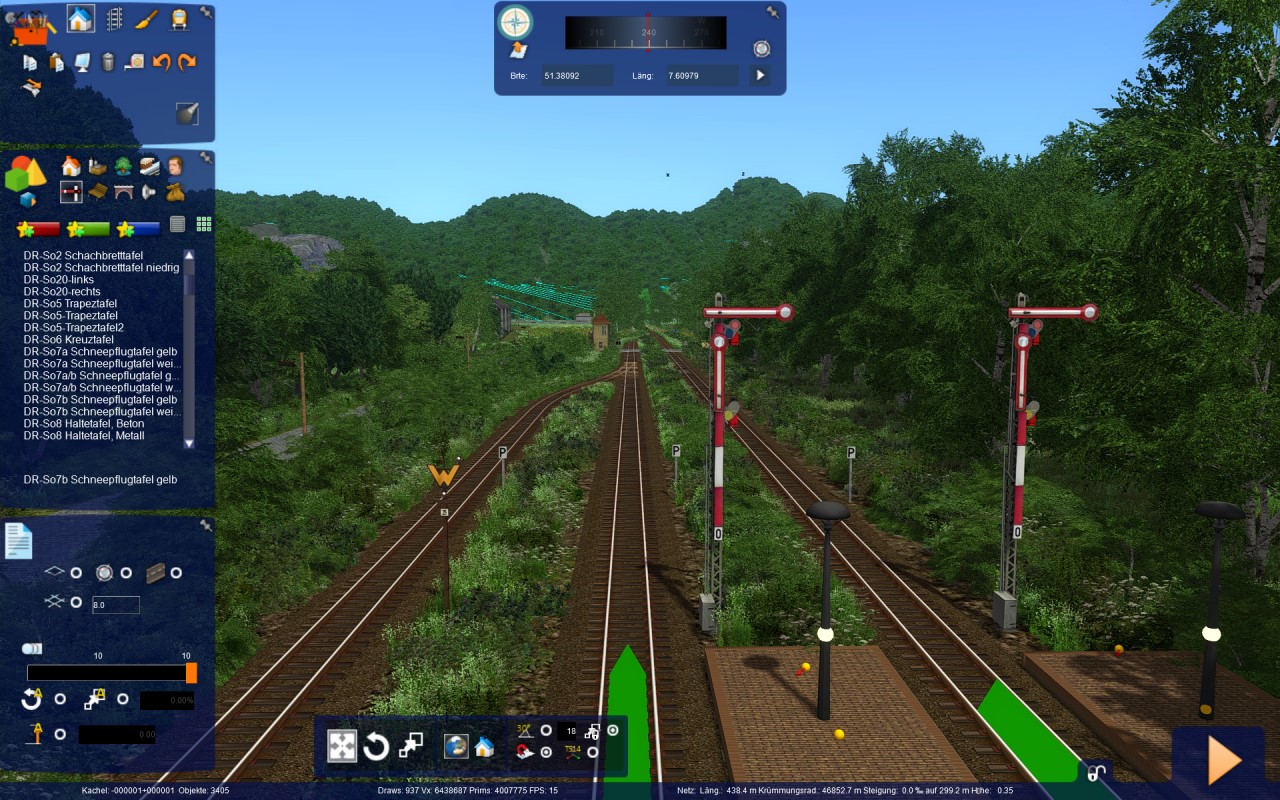This screenshot has width=1280, height=800.
Task: Edit the Brte latitude field
Action: (577, 75)
